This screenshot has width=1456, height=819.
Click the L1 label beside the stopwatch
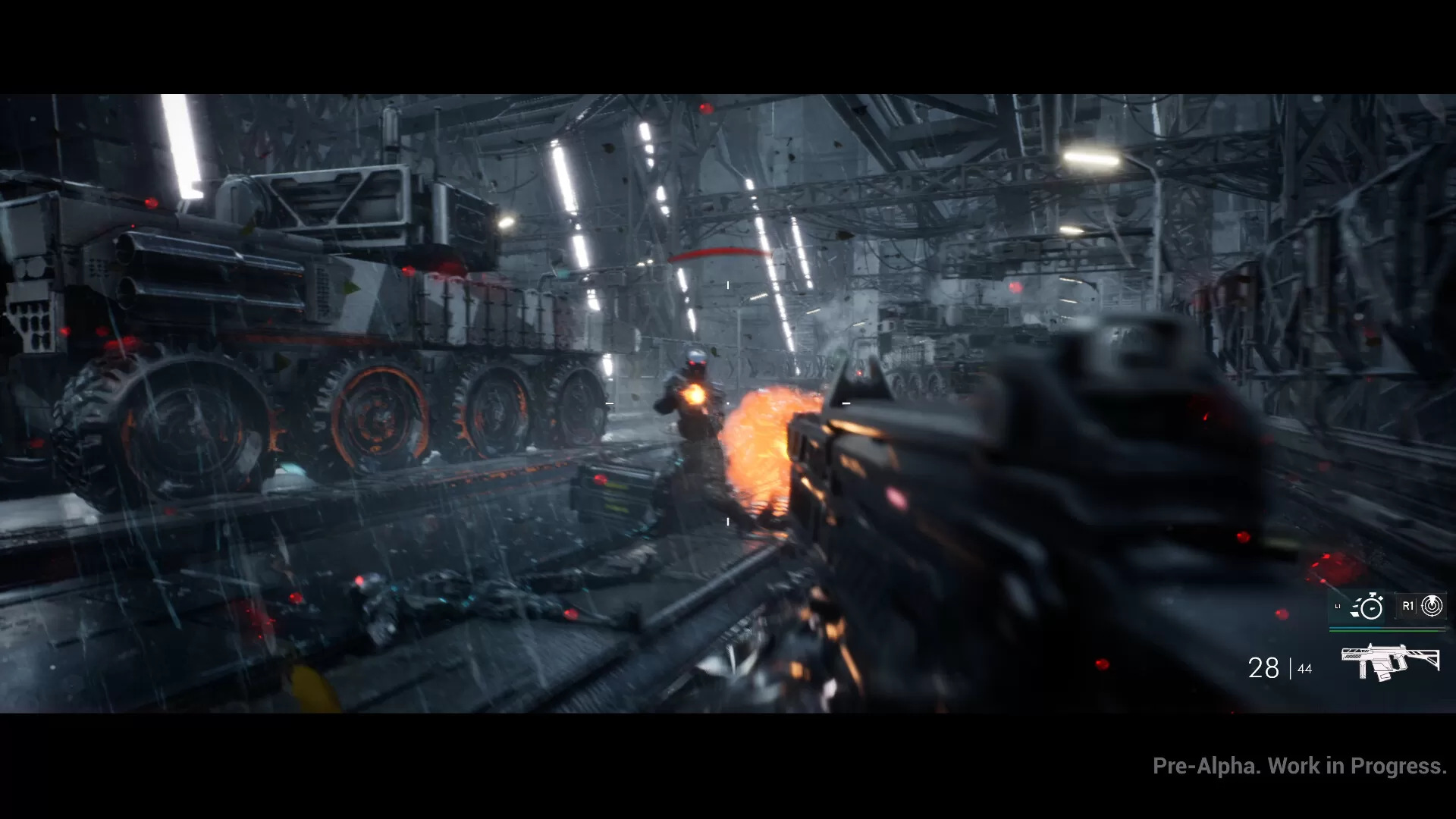point(1338,607)
